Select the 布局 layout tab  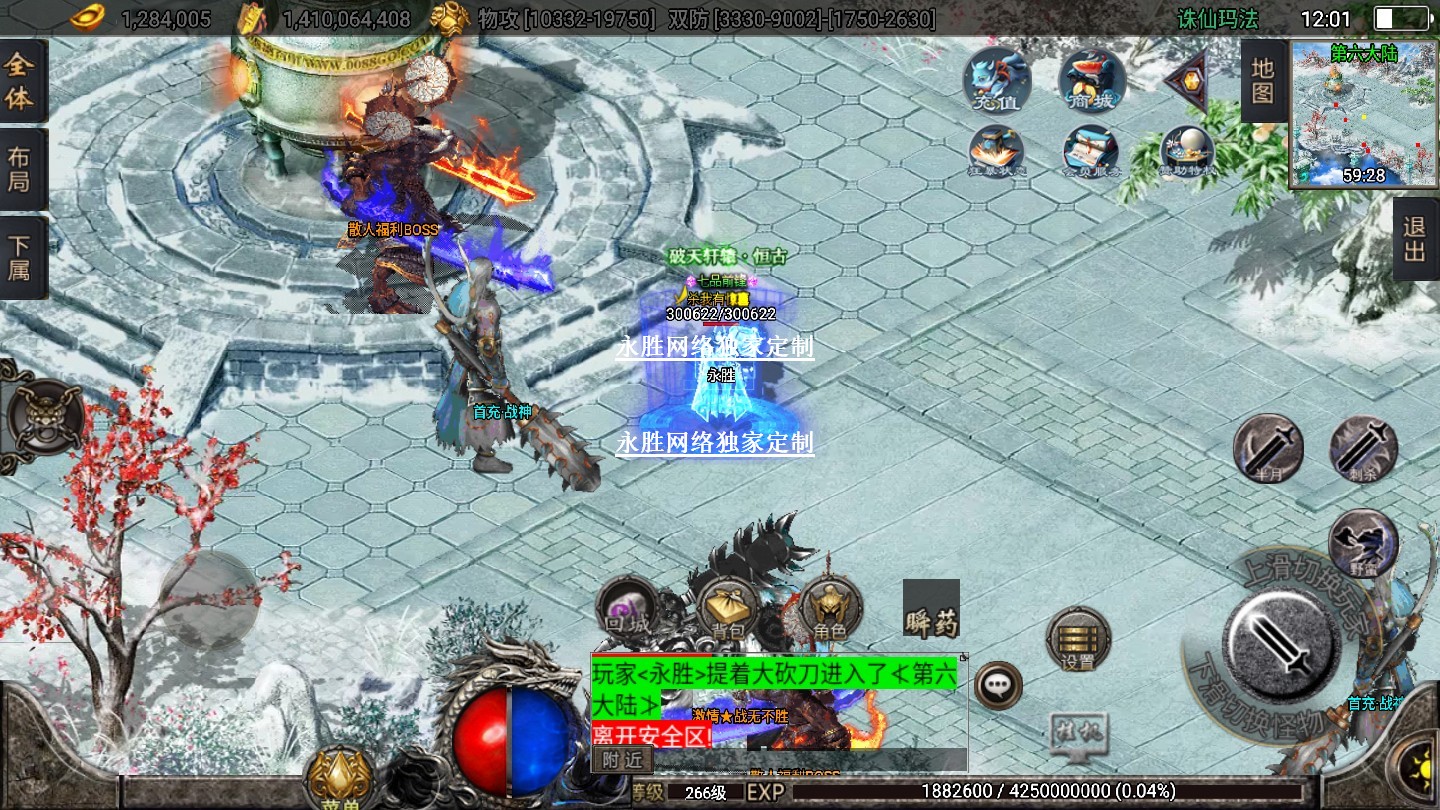[x=20, y=170]
